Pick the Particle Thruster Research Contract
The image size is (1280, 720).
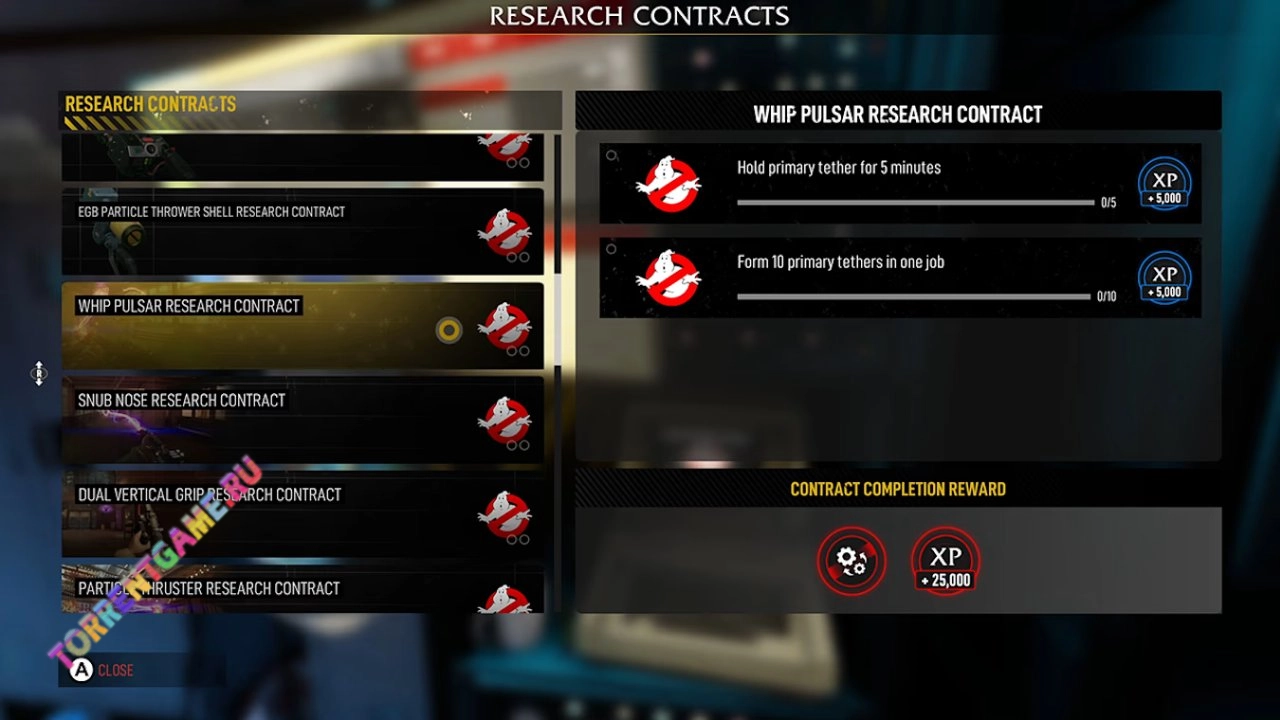[302, 591]
